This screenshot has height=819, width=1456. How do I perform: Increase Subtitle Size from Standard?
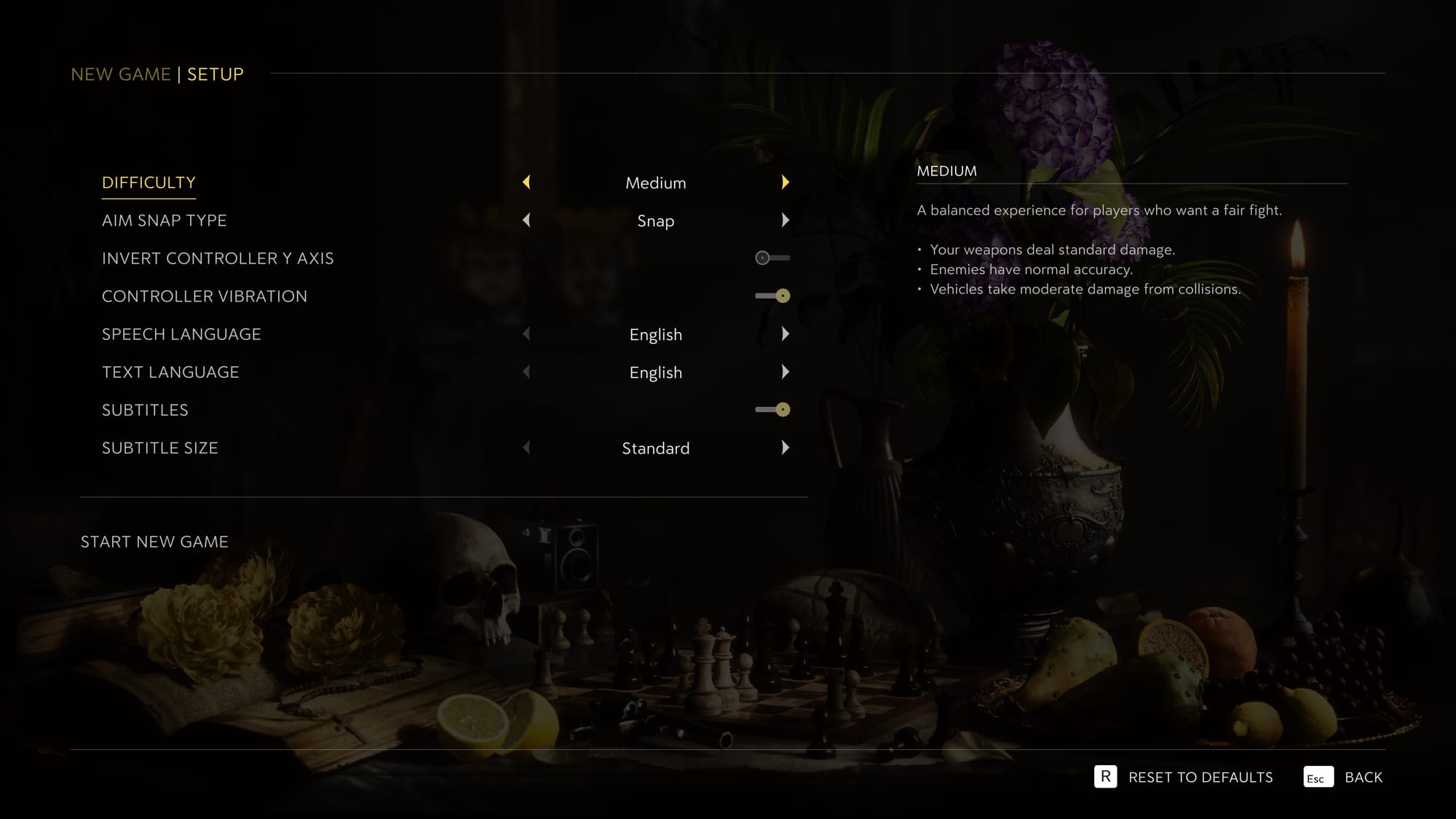tap(786, 448)
